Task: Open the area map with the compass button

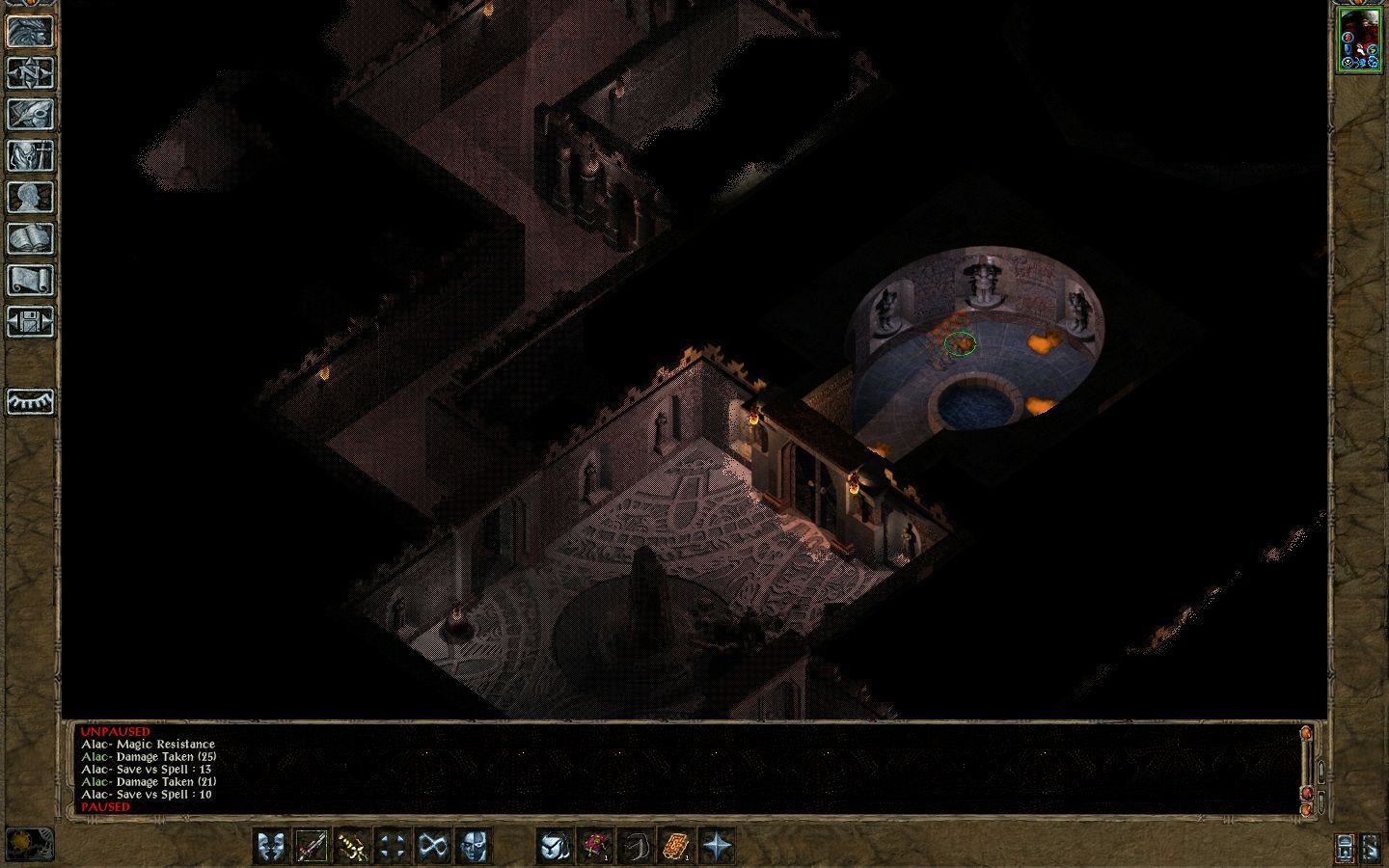Action: (x=30, y=72)
